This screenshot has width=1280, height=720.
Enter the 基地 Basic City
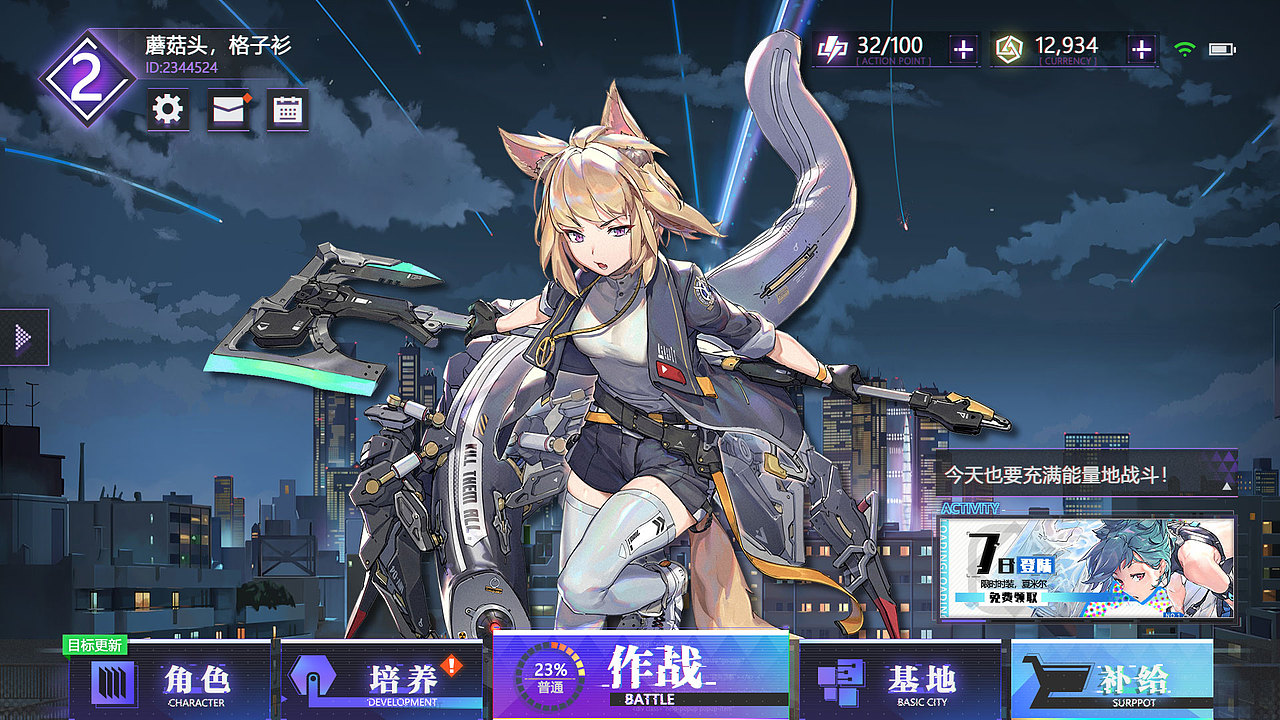point(900,682)
